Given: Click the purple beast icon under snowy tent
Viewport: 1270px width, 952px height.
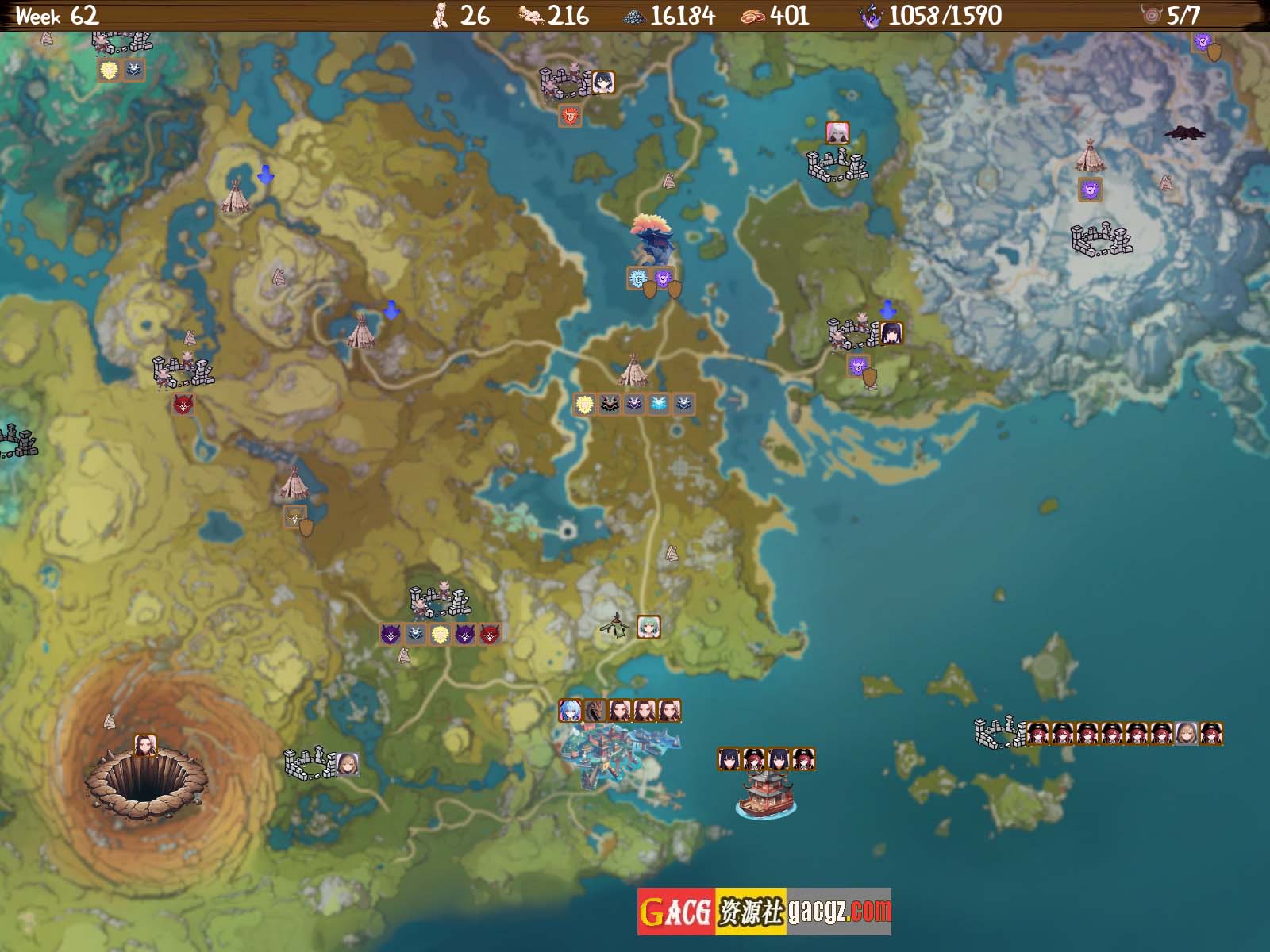Looking at the screenshot, I should (x=1090, y=190).
